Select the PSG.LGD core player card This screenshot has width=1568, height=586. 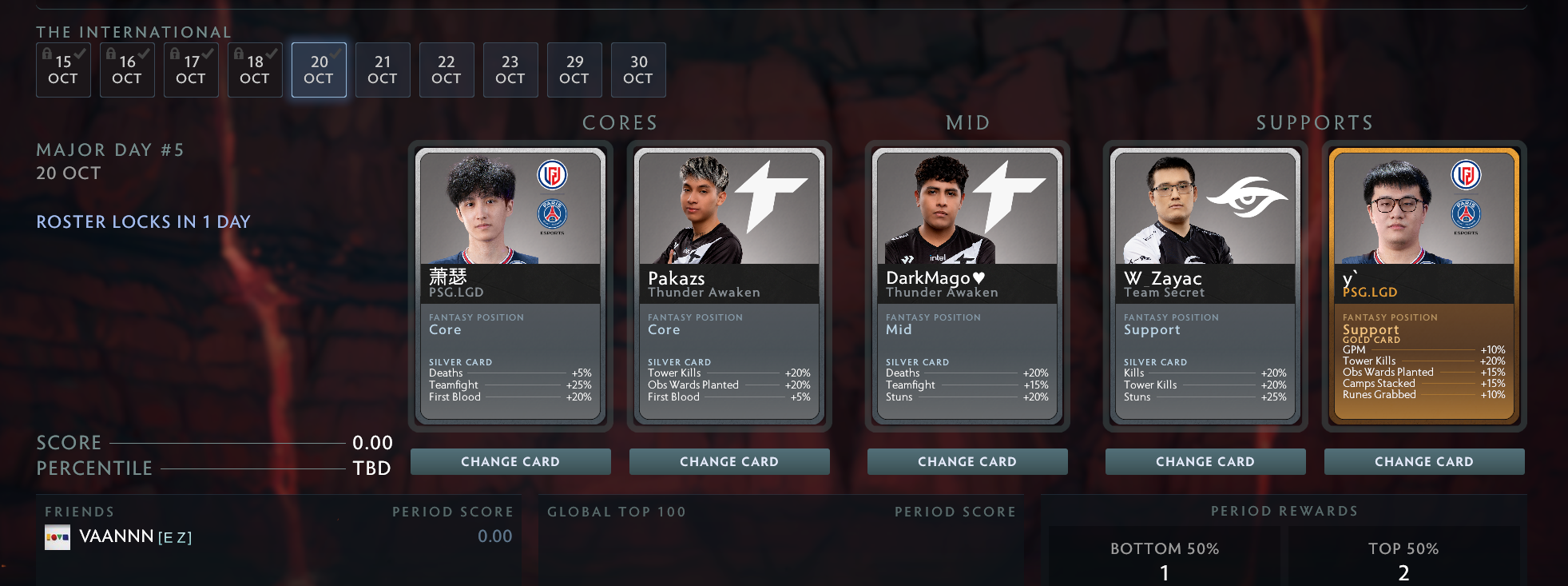pyautogui.click(x=510, y=285)
